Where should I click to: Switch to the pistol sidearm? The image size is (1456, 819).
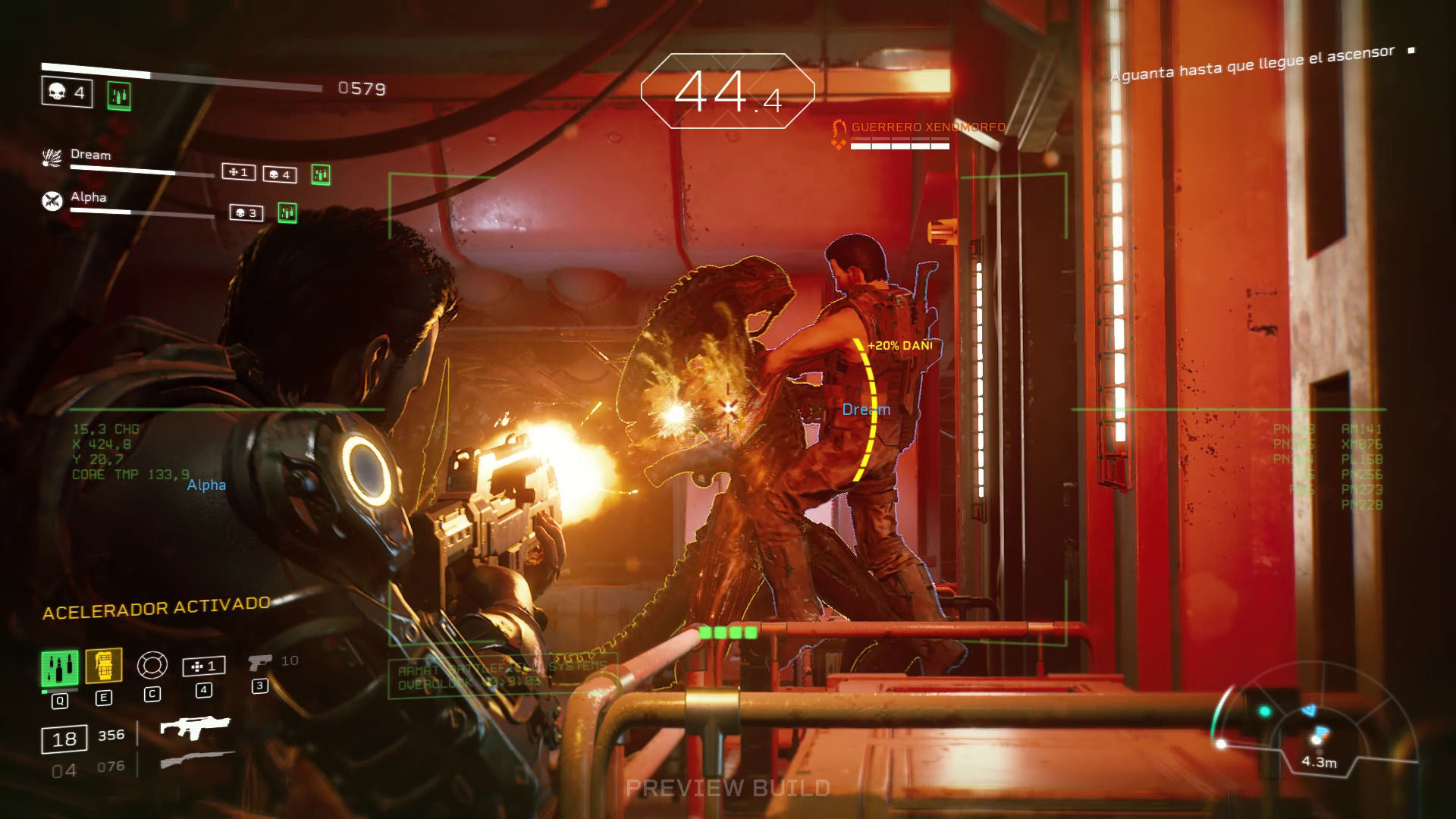click(260, 663)
